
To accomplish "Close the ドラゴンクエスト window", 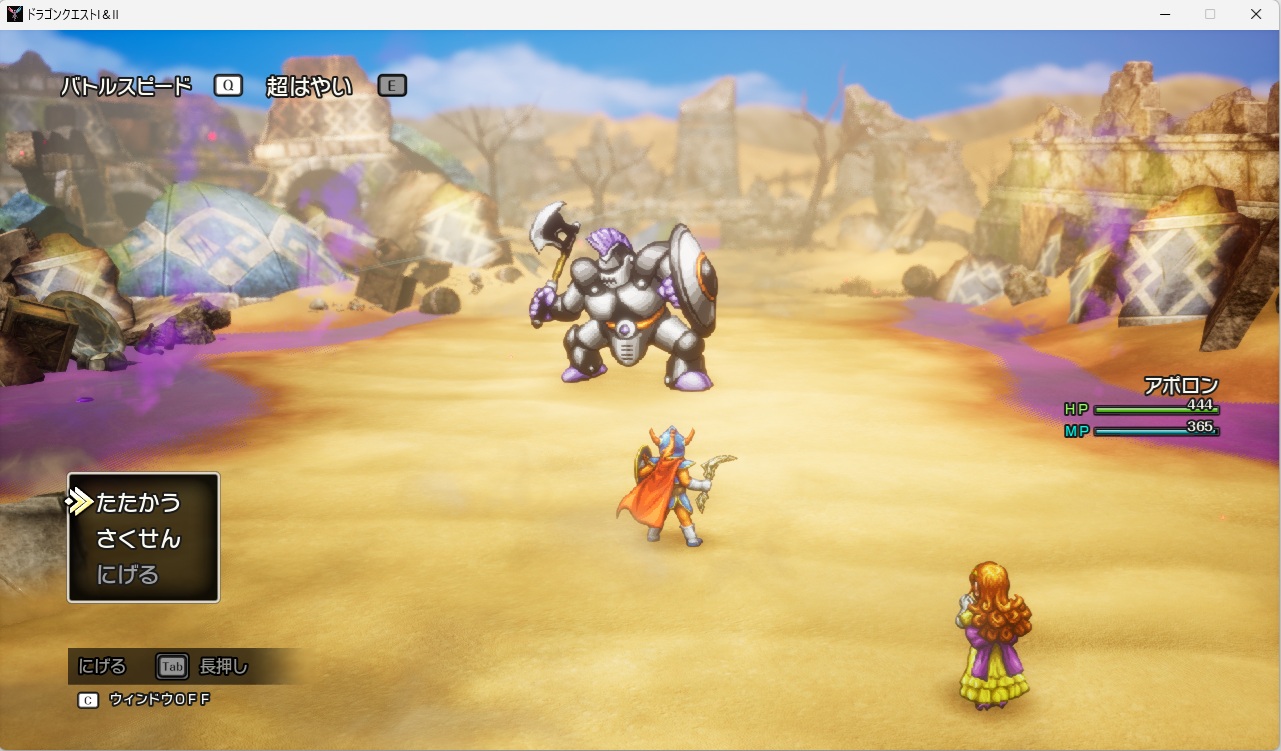I will tap(1256, 14).
